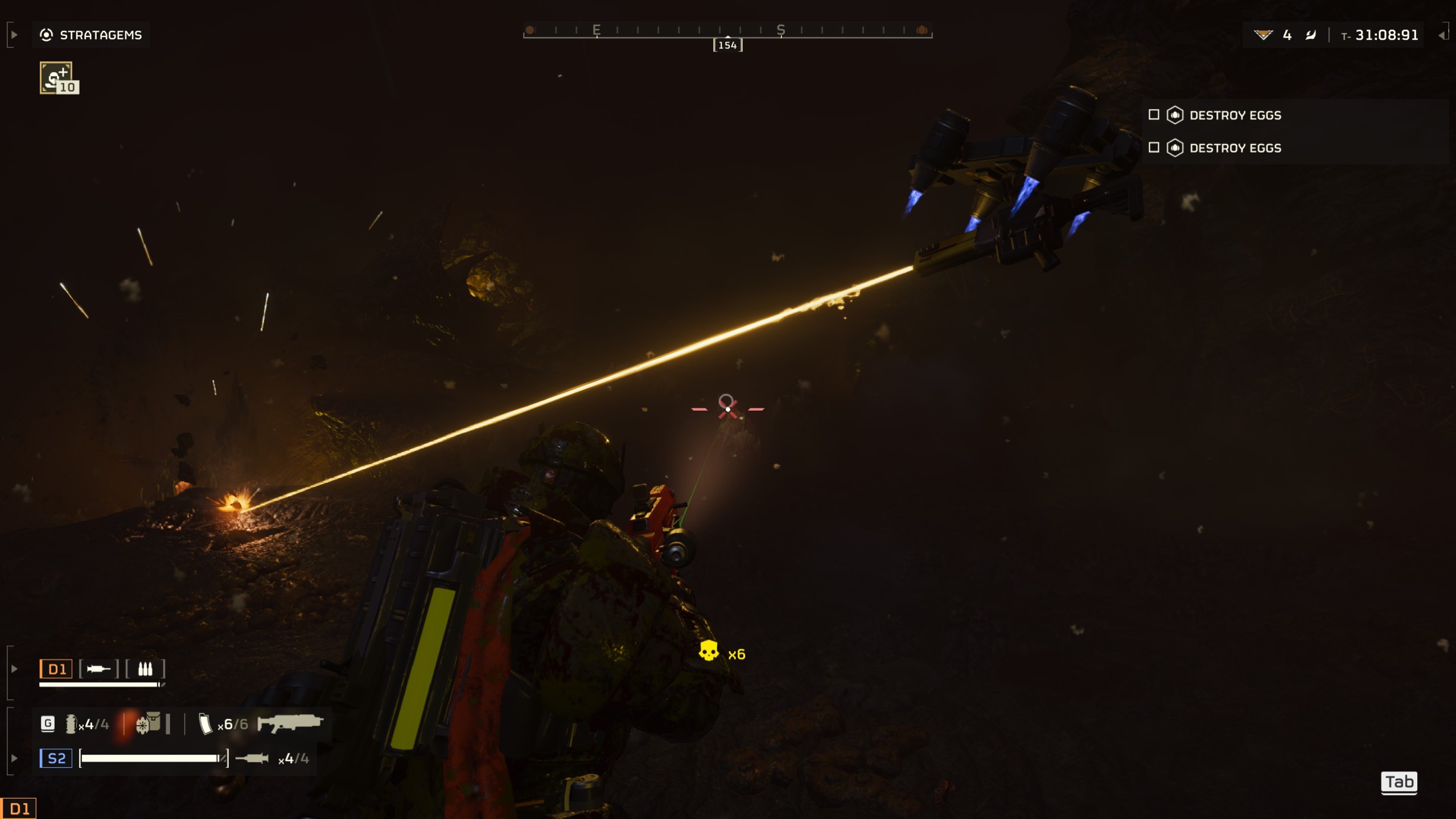The image size is (1456, 819).
Task: Expand the arrow beside the Stratagems header
Action: pos(14,35)
